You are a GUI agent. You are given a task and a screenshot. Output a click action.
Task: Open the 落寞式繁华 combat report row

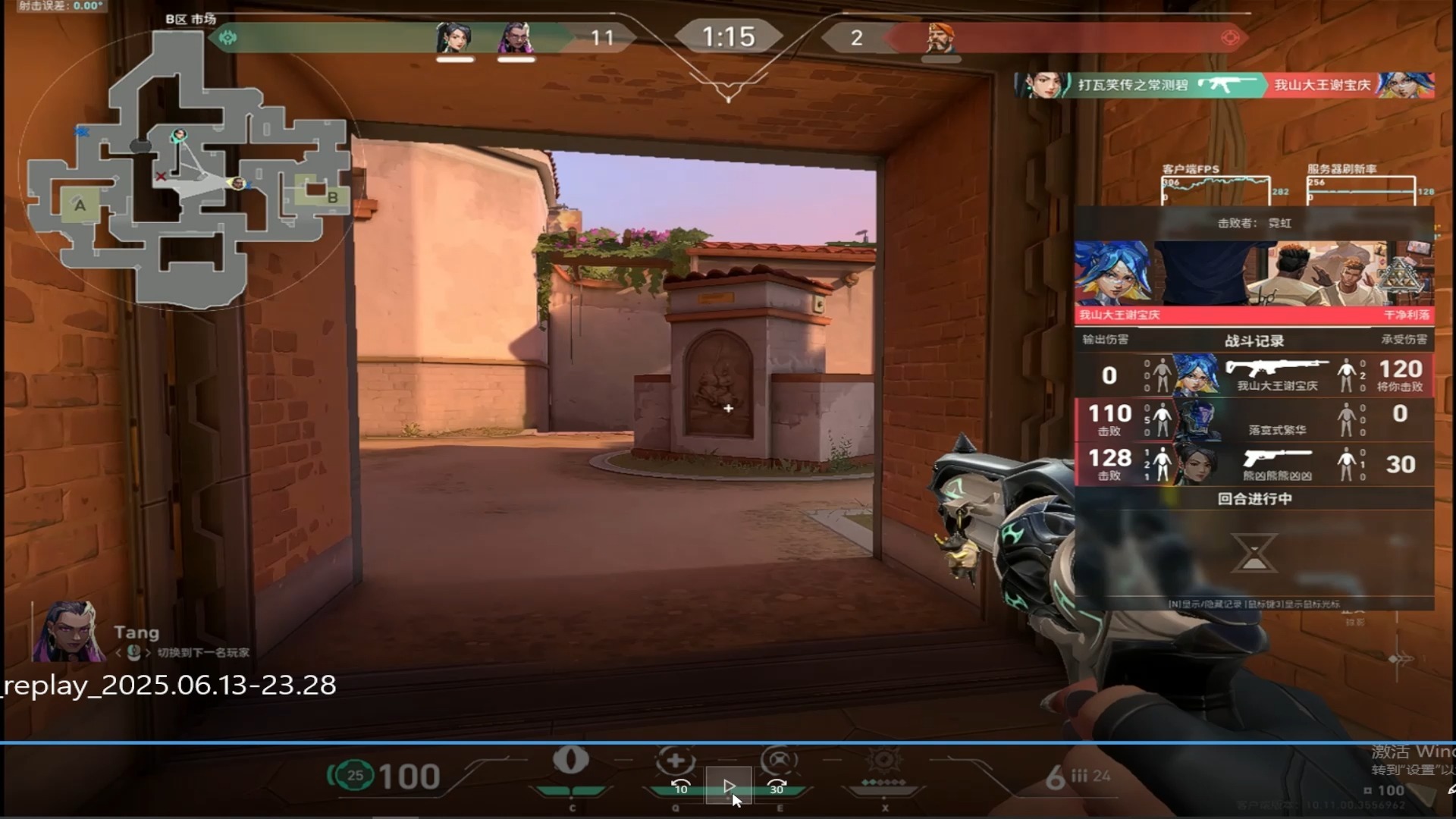pos(1254,420)
